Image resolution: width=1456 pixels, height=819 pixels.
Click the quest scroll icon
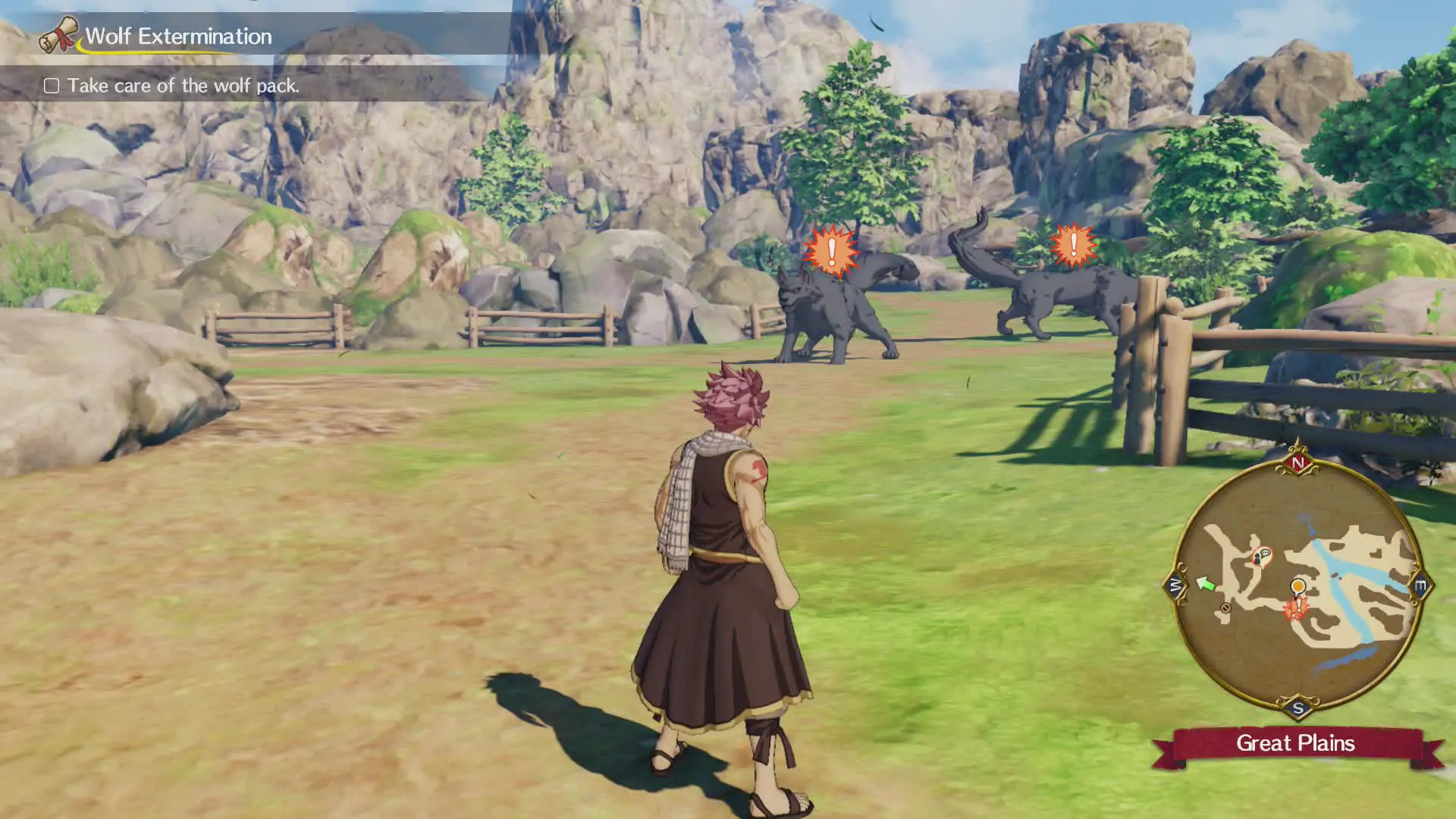click(58, 35)
